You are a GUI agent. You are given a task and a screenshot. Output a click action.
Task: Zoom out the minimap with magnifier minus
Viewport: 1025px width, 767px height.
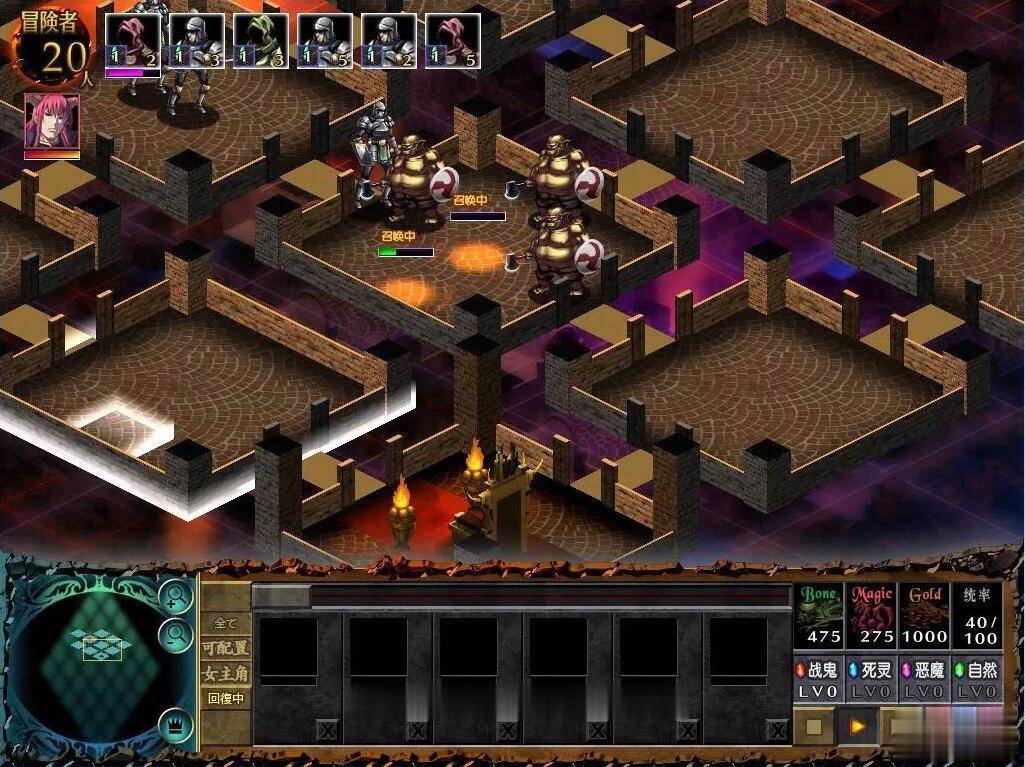(176, 634)
